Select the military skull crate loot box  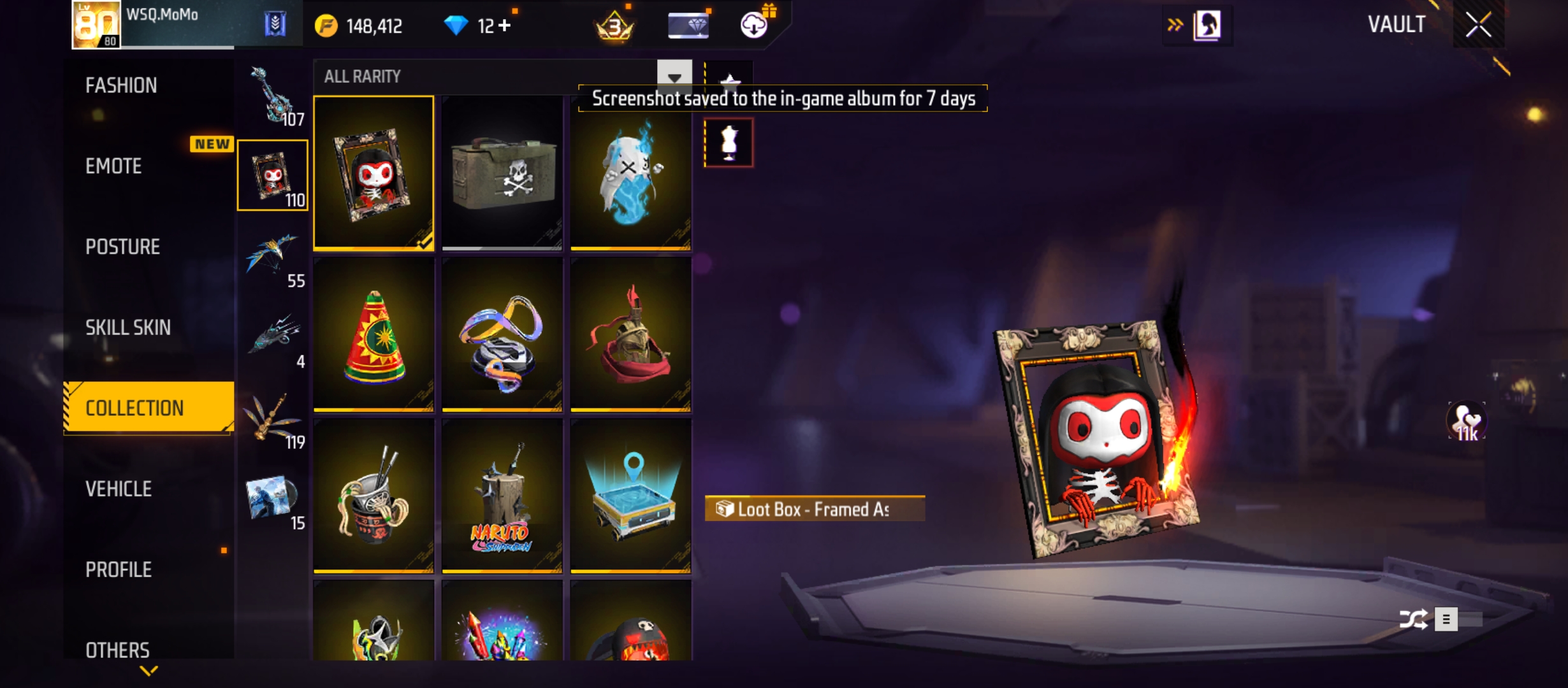(502, 173)
